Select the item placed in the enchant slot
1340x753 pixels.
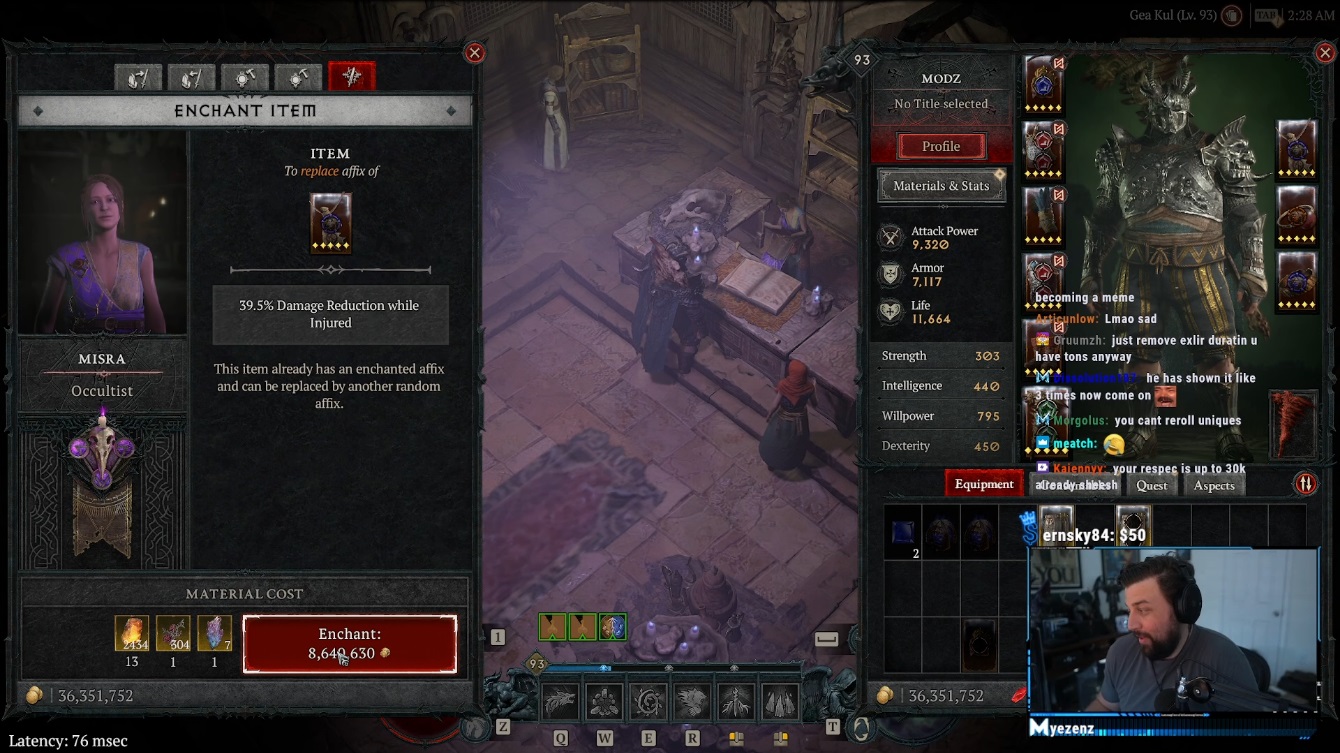330,223
